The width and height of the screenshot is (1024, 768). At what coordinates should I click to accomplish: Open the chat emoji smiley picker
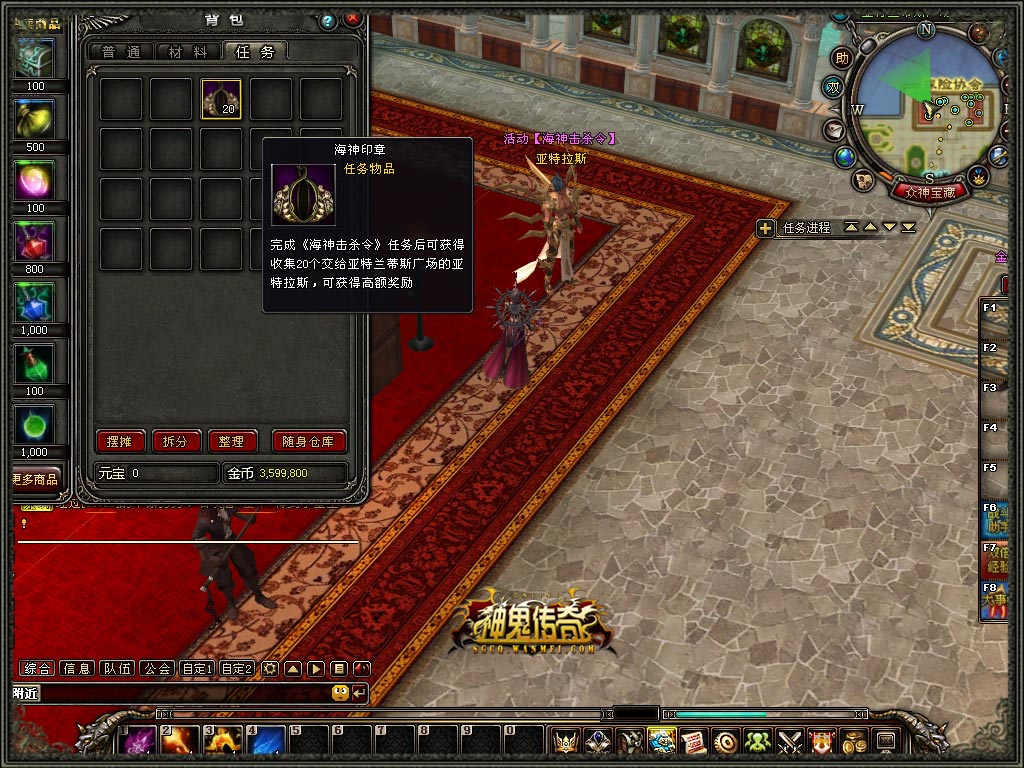340,692
